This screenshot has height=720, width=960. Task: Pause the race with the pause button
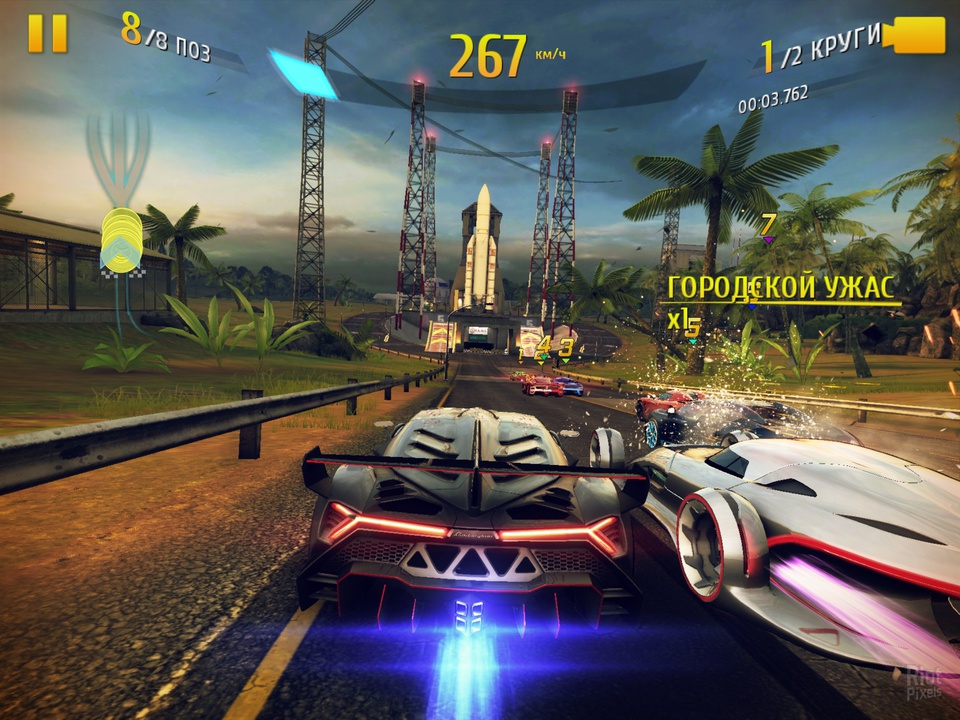coord(47,34)
